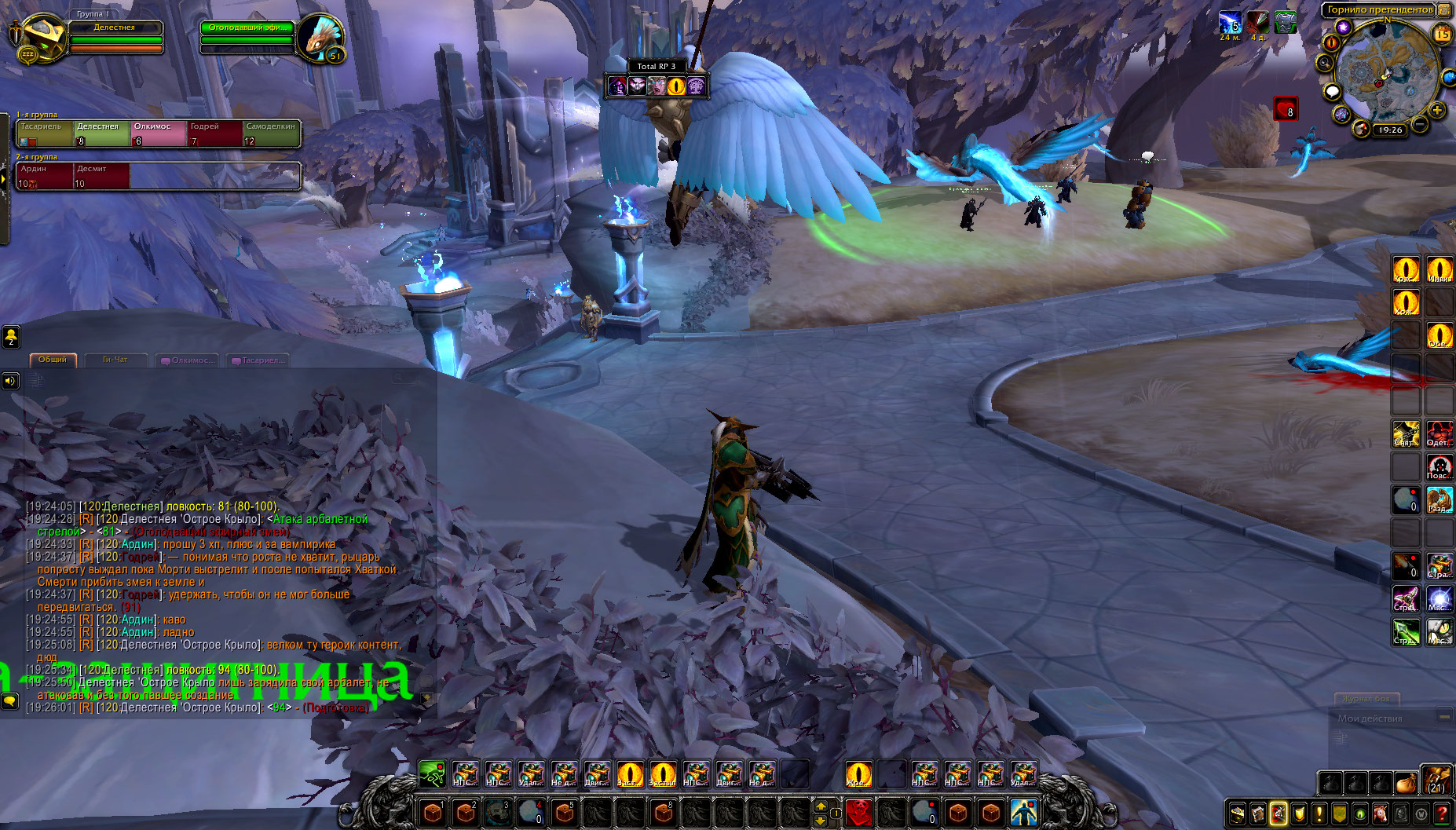The width and height of the screenshot is (1456, 830).
Task: Select raid member Самоделкин's frame
Action: point(271,133)
